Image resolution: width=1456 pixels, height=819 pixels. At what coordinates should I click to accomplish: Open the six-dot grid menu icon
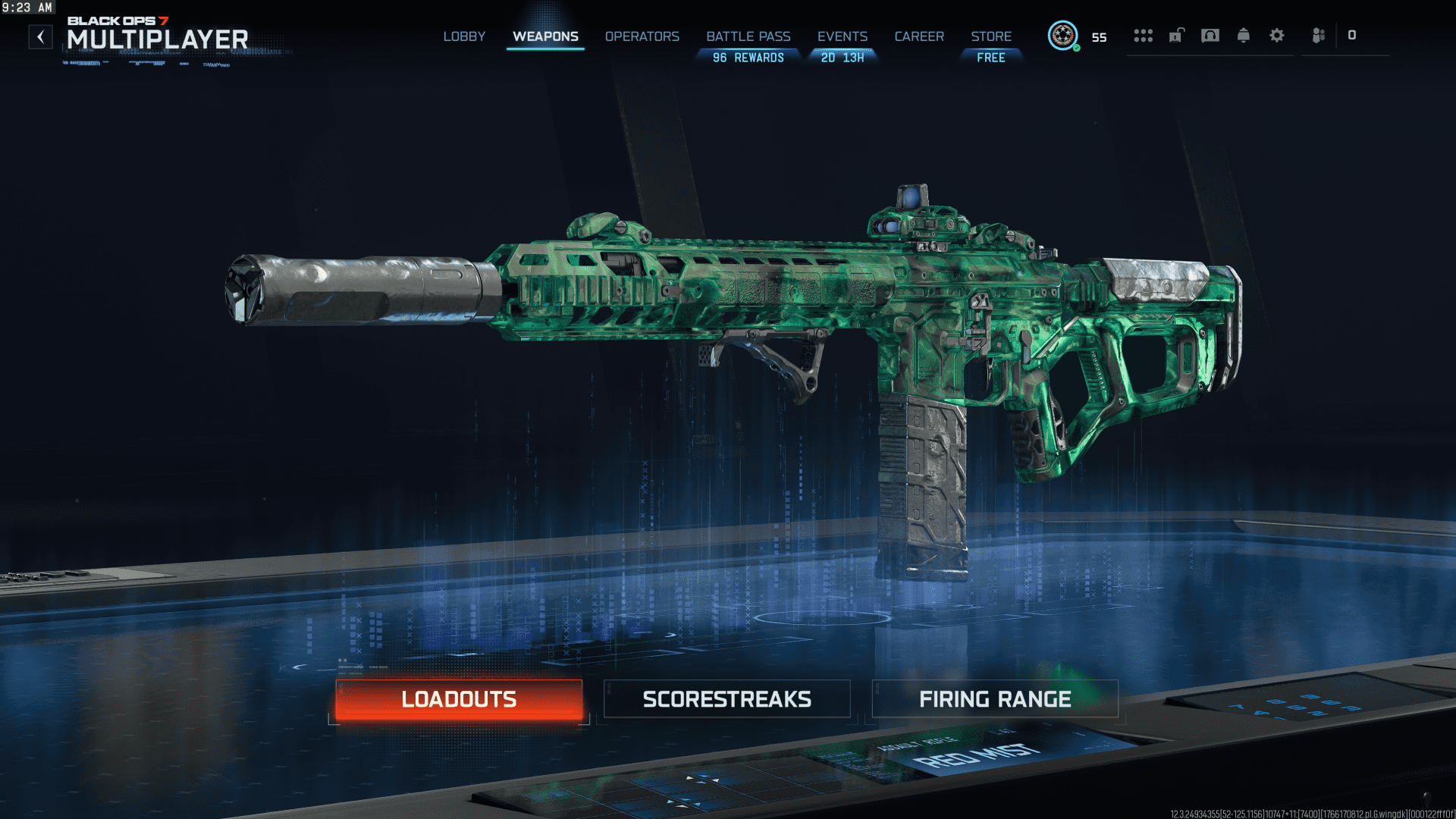1143,36
